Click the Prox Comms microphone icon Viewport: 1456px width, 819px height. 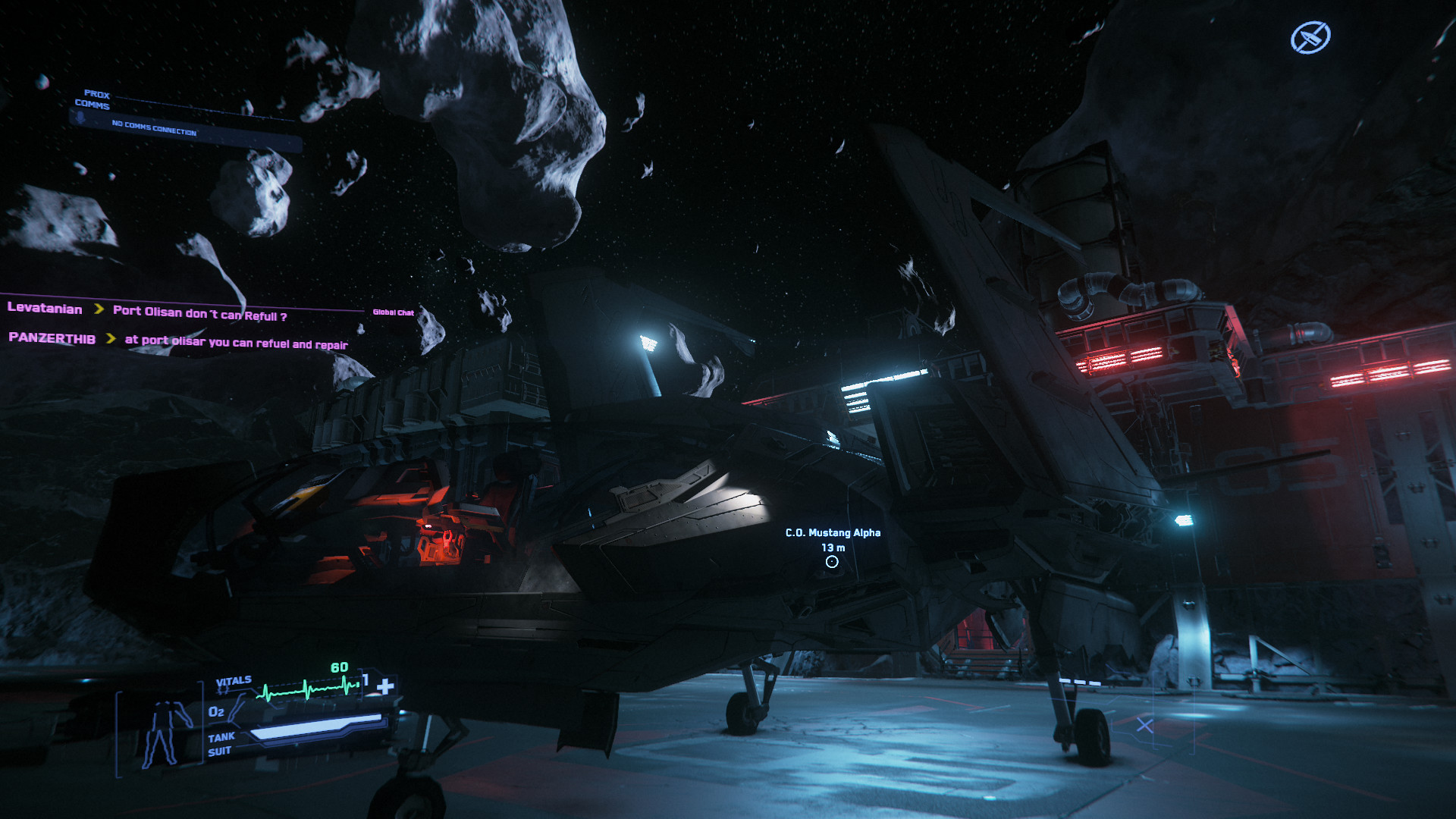[x=80, y=118]
